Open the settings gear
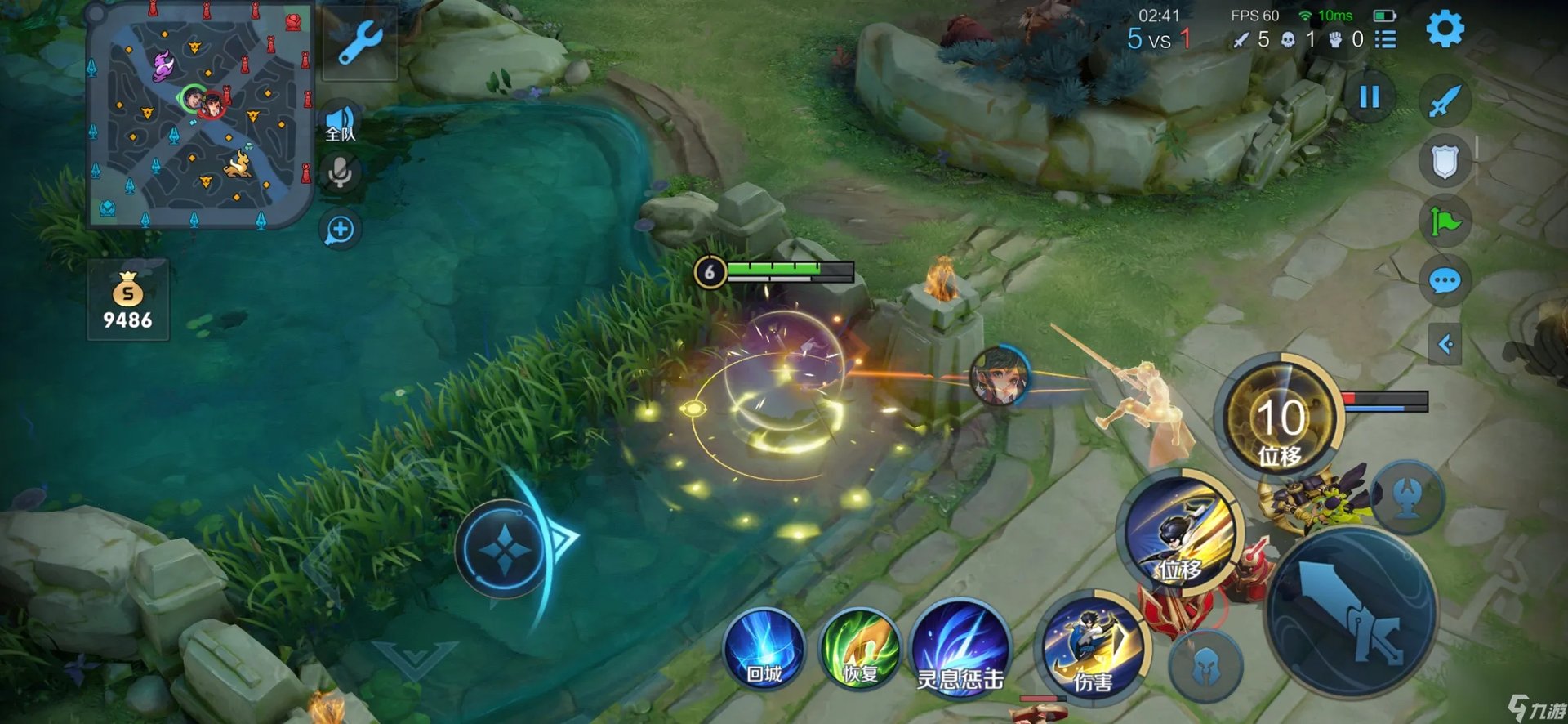Screen dimensions: 1568x724 click(x=1445, y=30)
